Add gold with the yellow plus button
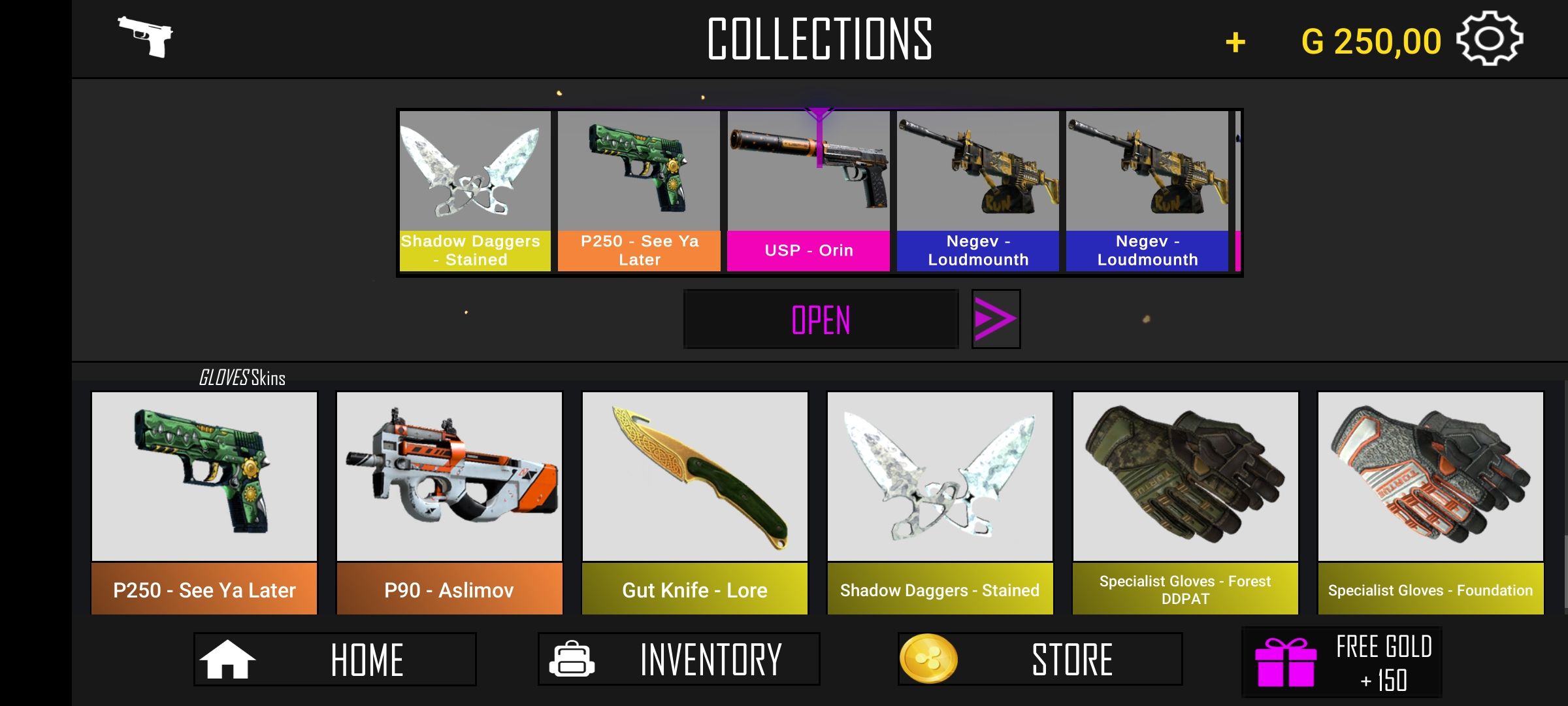 (x=1235, y=43)
